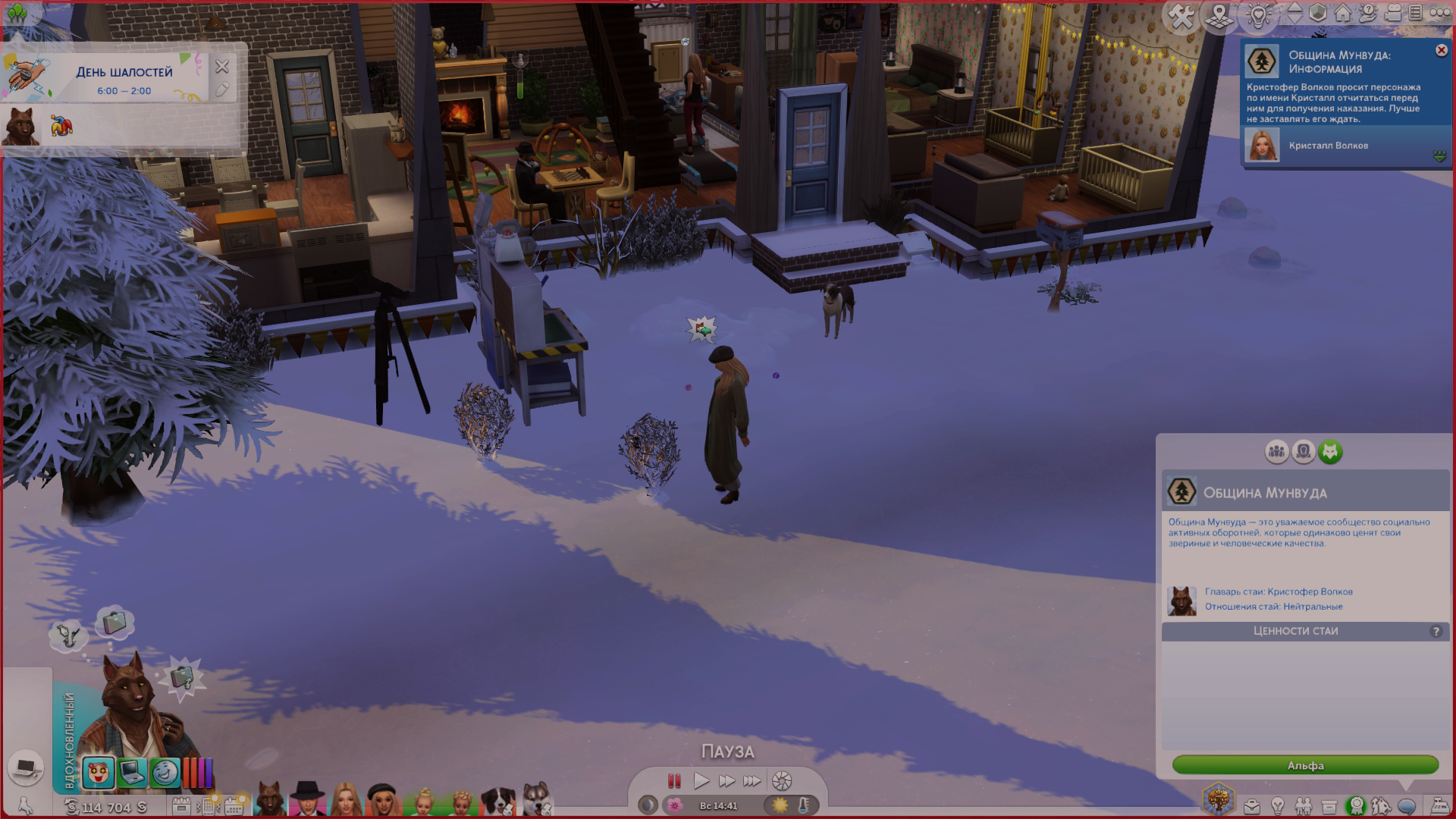Select the husky pet portrait
Viewport: 1456px width, 819px height.
point(537,799)
